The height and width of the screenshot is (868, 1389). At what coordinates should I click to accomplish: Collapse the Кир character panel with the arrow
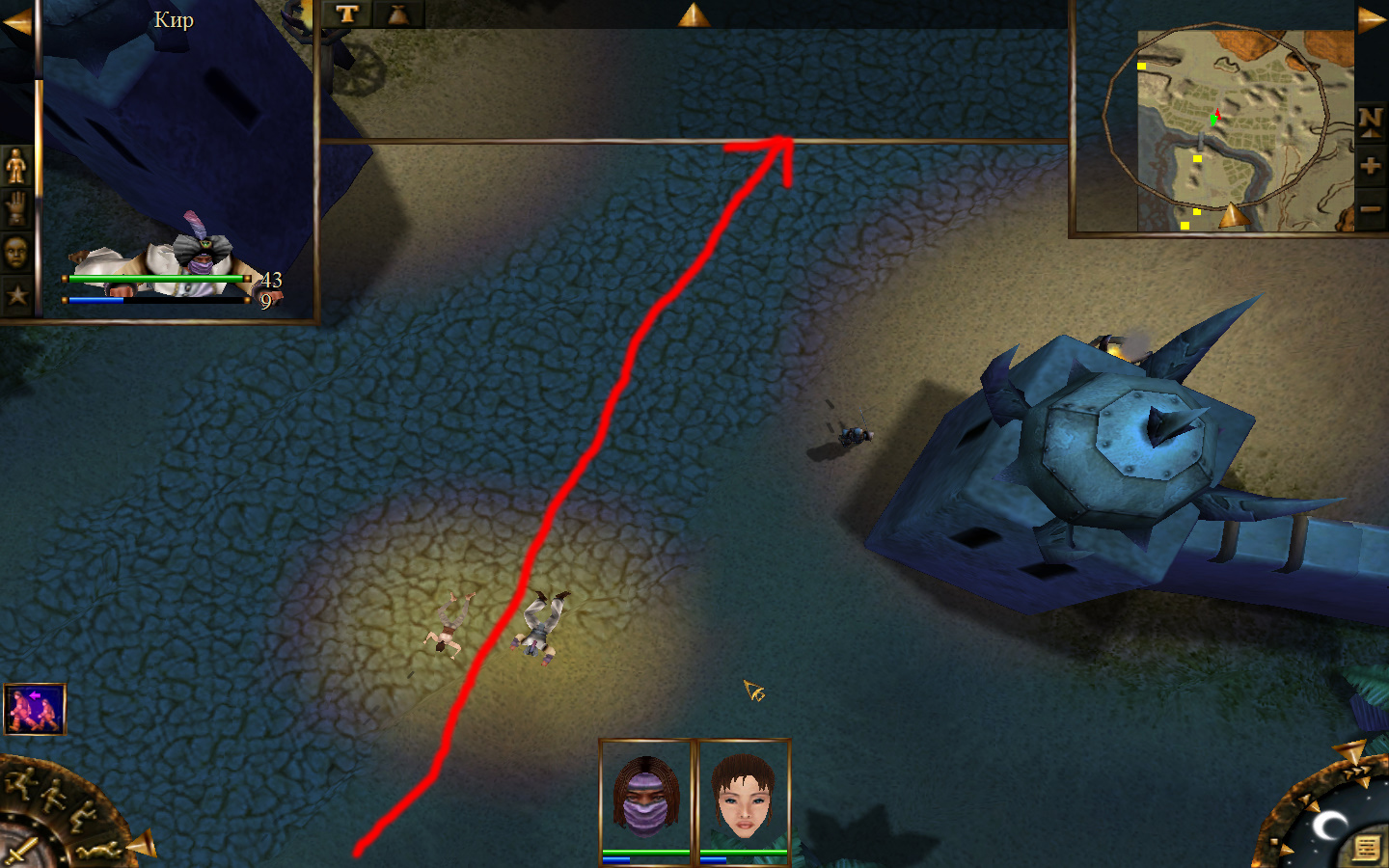click(x=16, y=22)
